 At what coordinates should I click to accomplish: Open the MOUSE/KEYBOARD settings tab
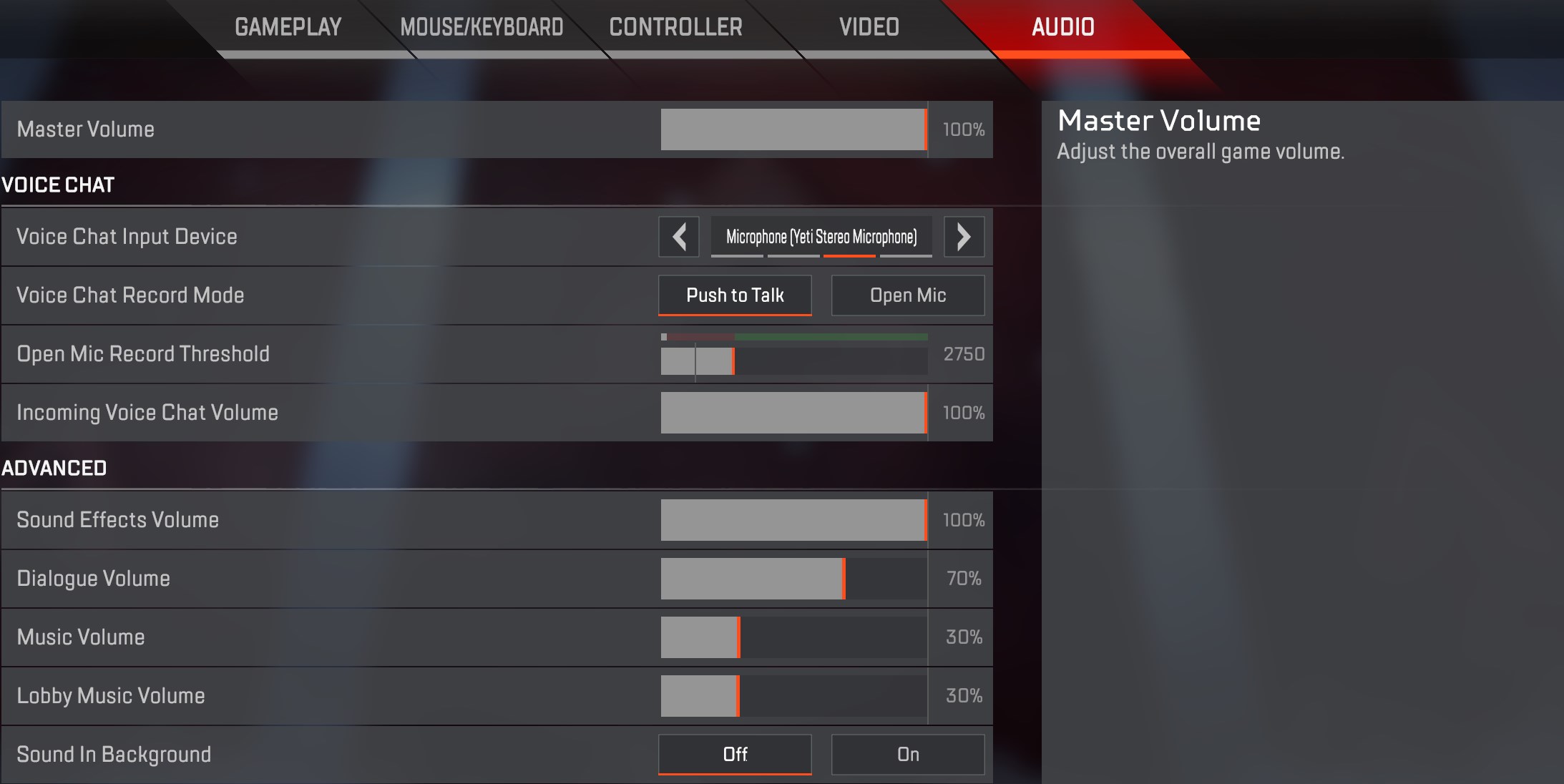pos(482,27)
